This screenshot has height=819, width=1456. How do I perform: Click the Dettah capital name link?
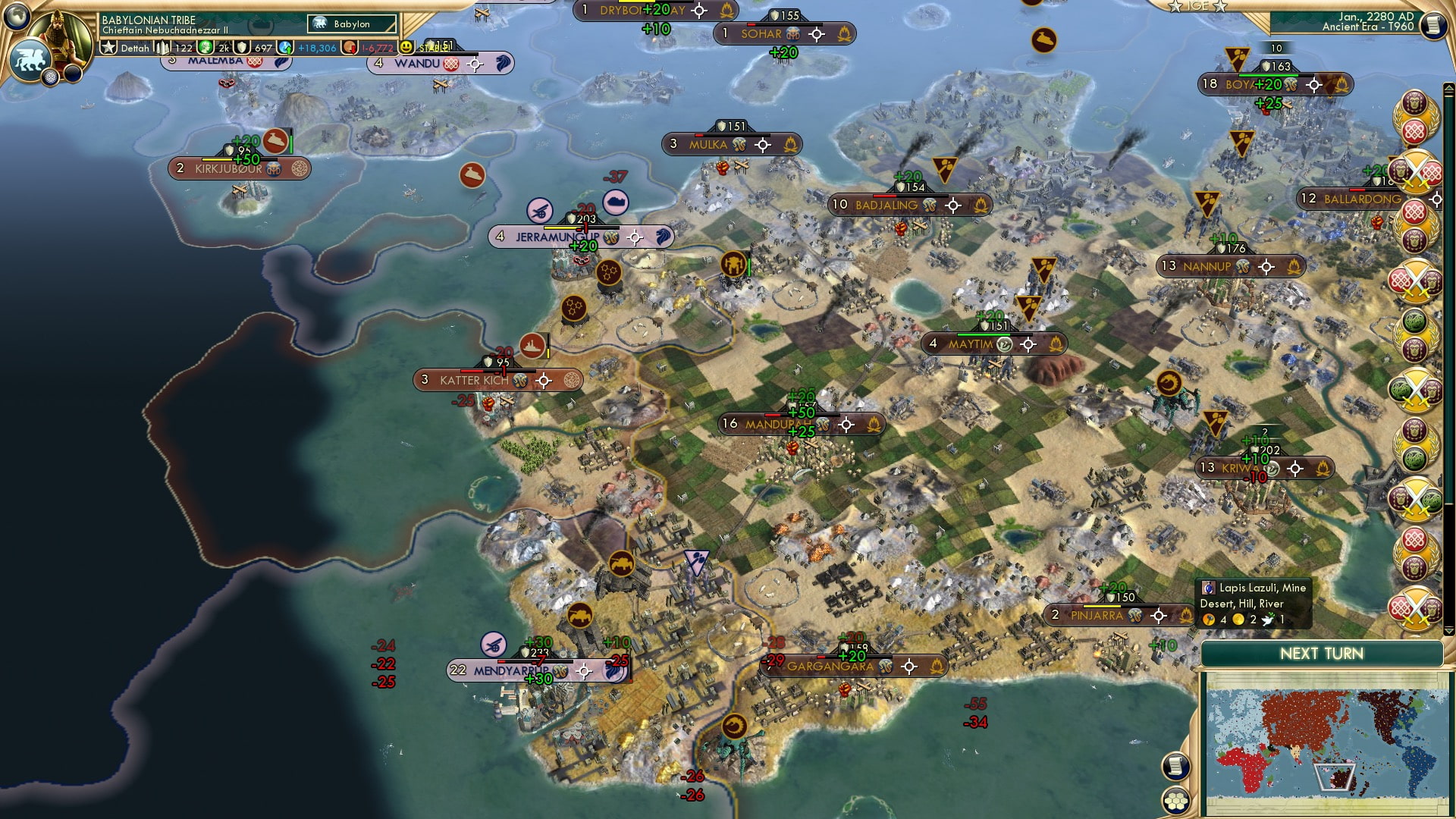pyautogui.click(x=135, y=48)
